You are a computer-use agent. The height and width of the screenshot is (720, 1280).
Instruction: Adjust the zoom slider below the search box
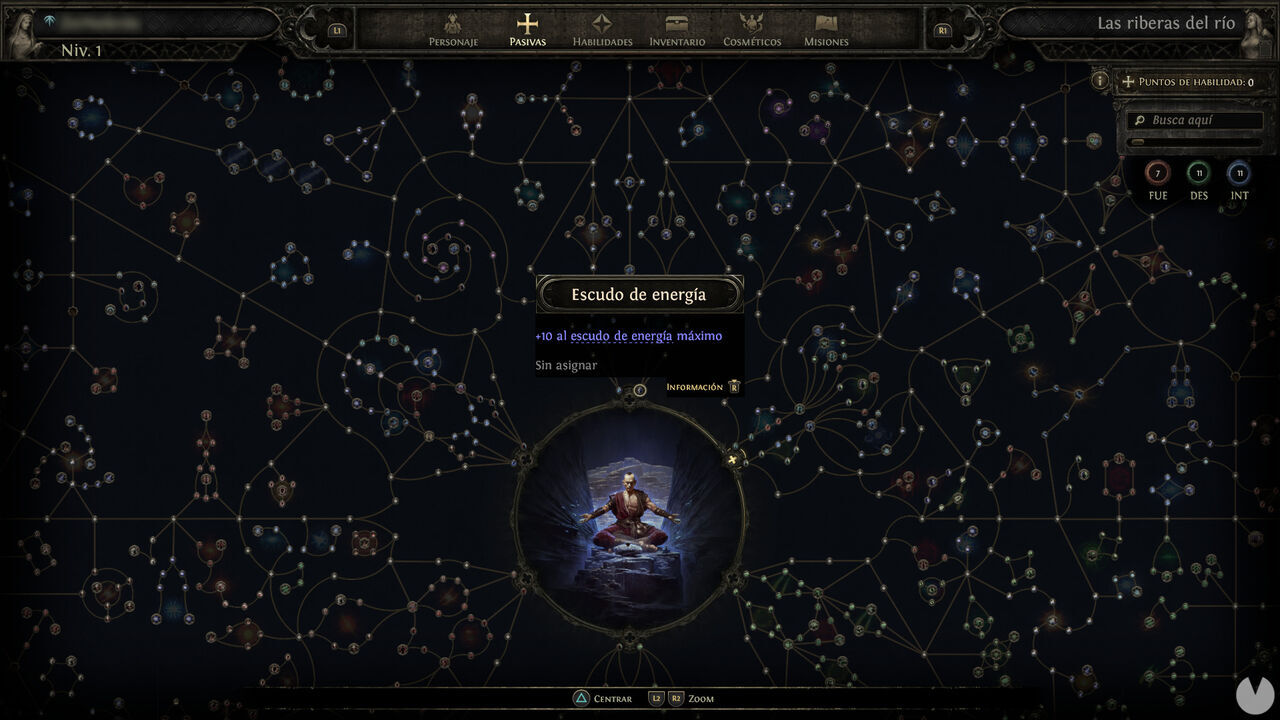[1140, 142]
